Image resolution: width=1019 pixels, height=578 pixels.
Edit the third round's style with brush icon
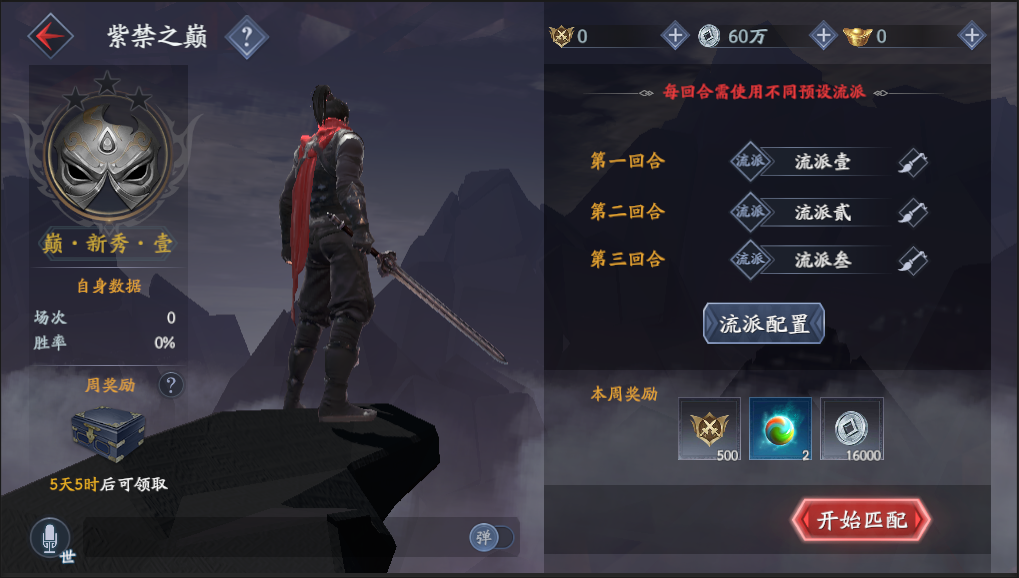pyautogui.click(x=910, y=260)
